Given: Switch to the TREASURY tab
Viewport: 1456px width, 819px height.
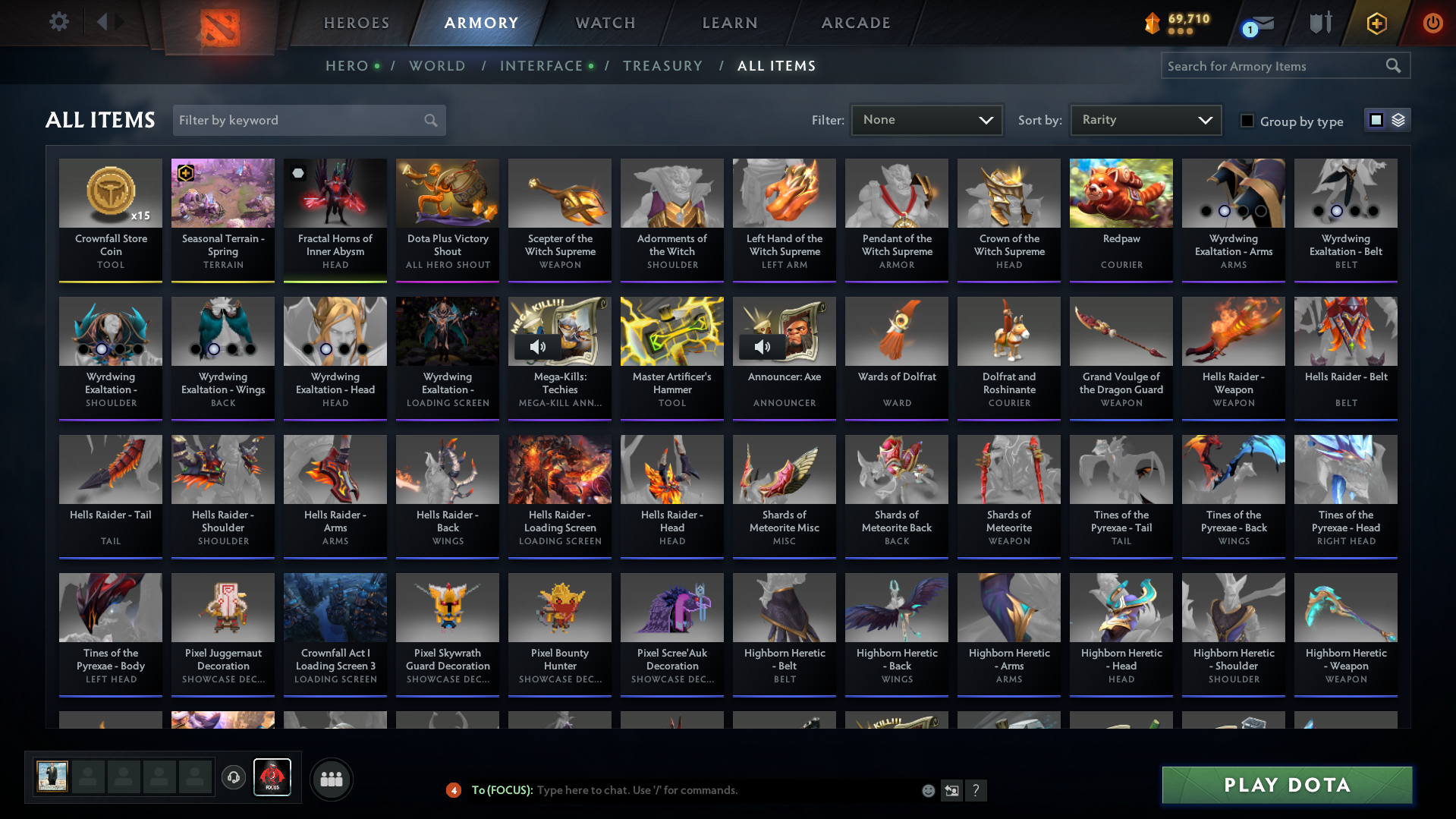Looking at the screenshot, I should [x=662, y=66].
